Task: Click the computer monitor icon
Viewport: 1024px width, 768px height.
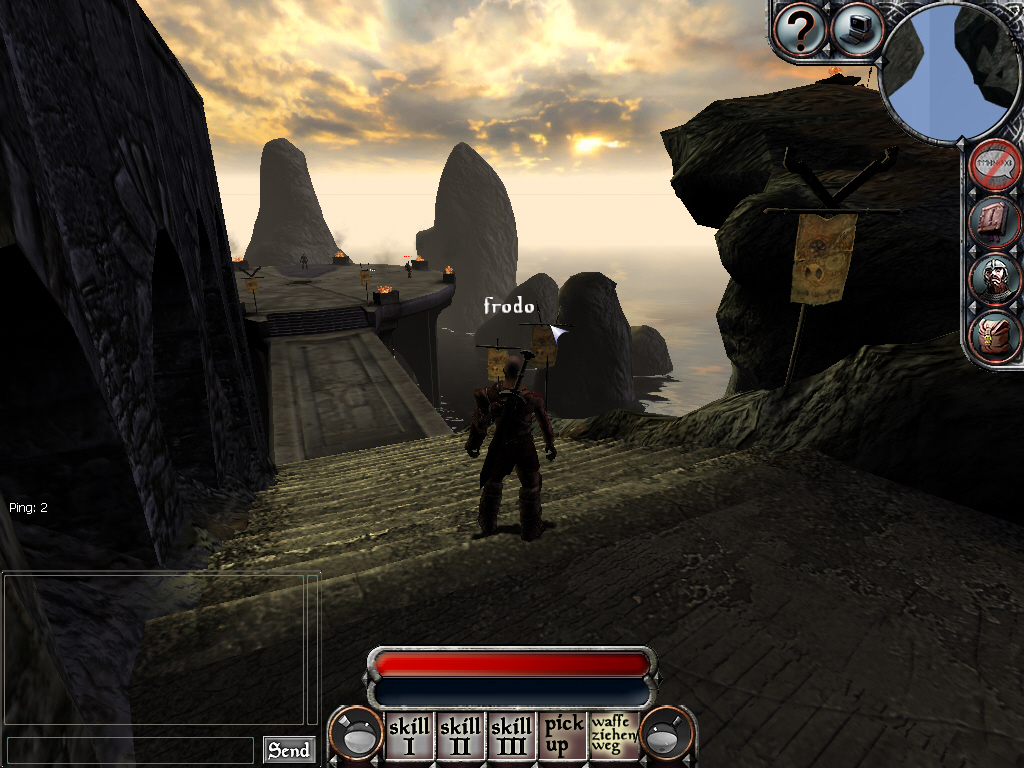Action: pos(857,29)
